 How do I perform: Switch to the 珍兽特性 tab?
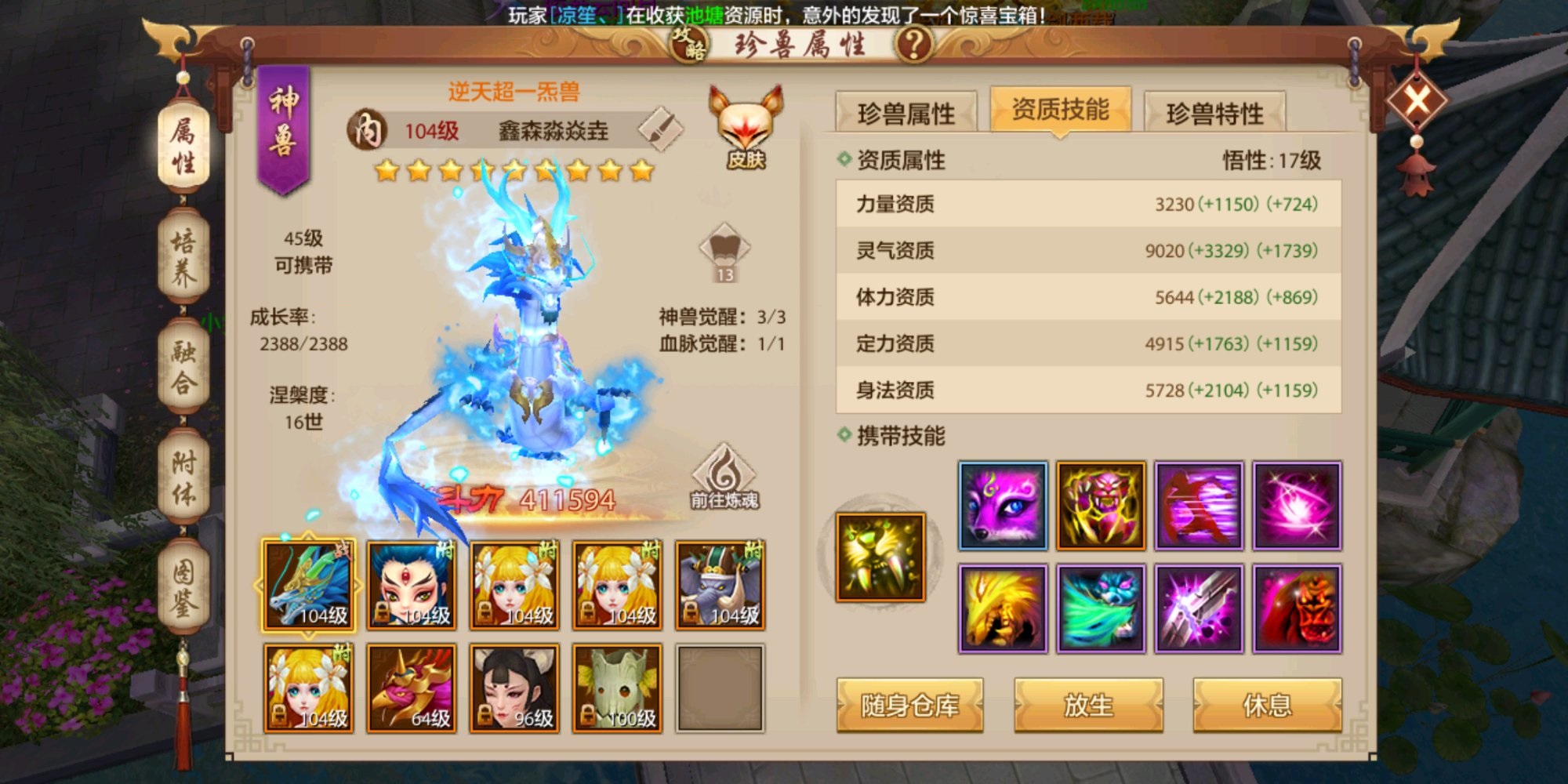pos(1214,112)
